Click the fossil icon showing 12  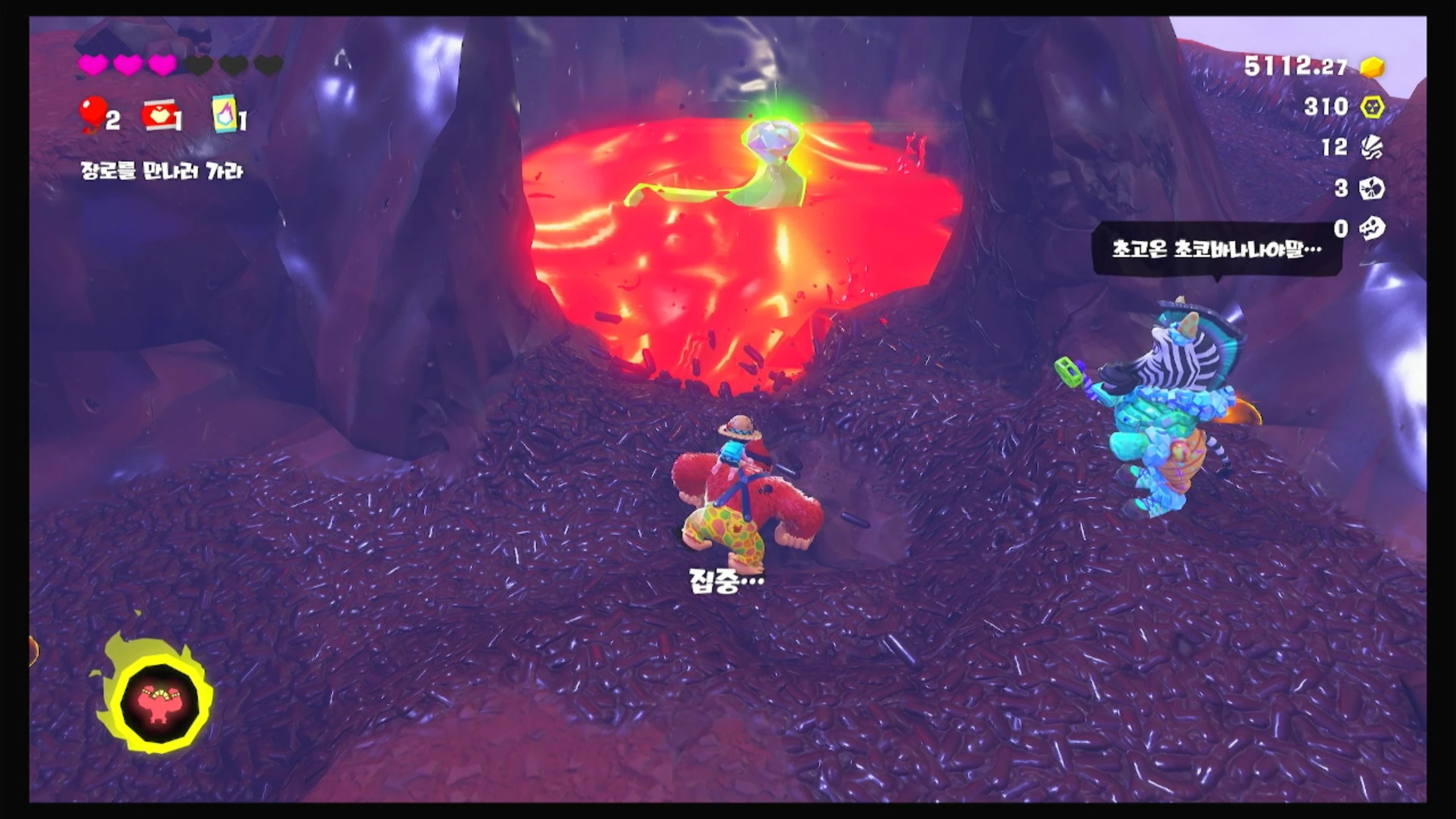(x=1371, y=148)
